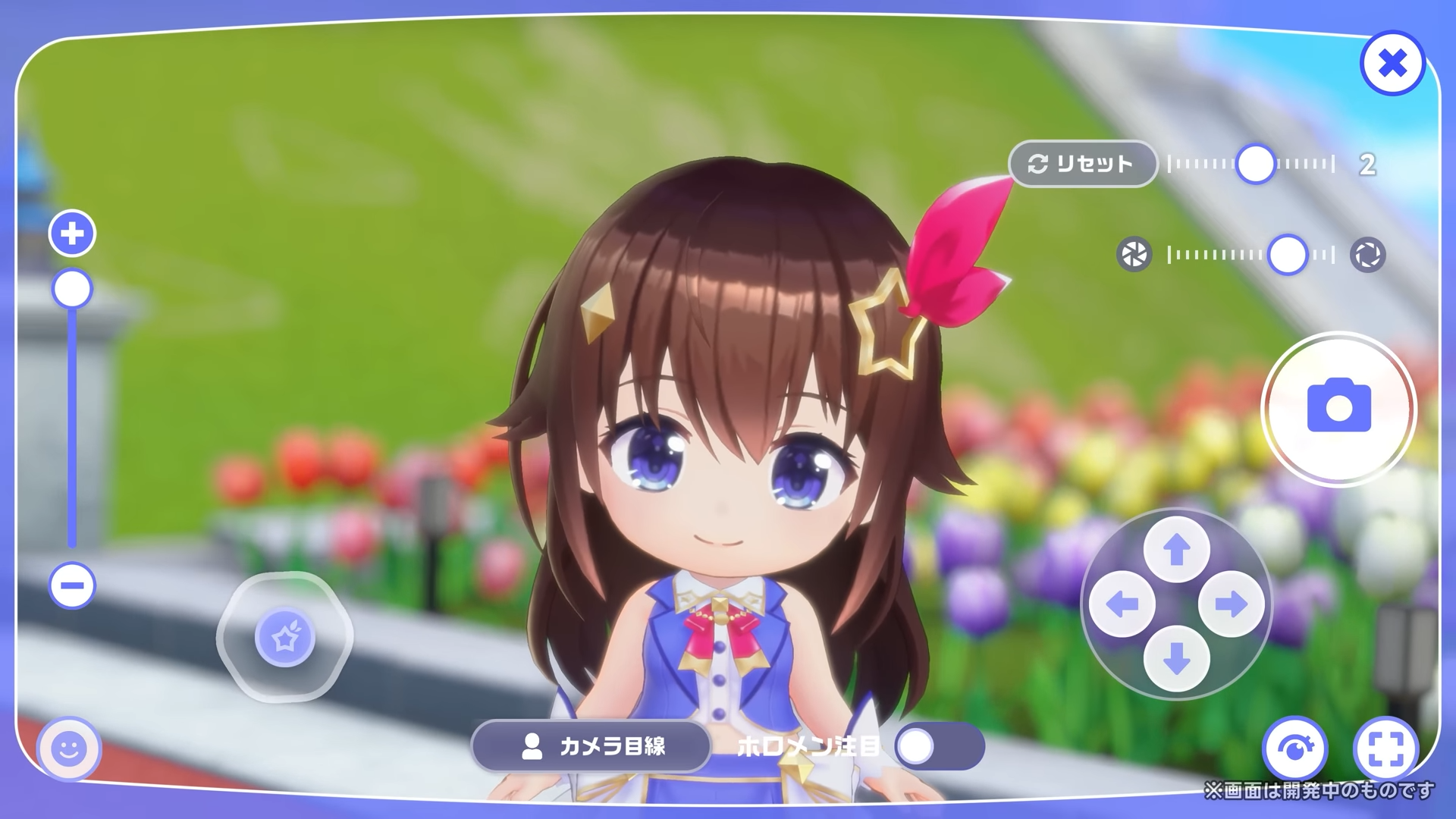Click the camera shutter icon to take photo

[x=1338, y=408]
